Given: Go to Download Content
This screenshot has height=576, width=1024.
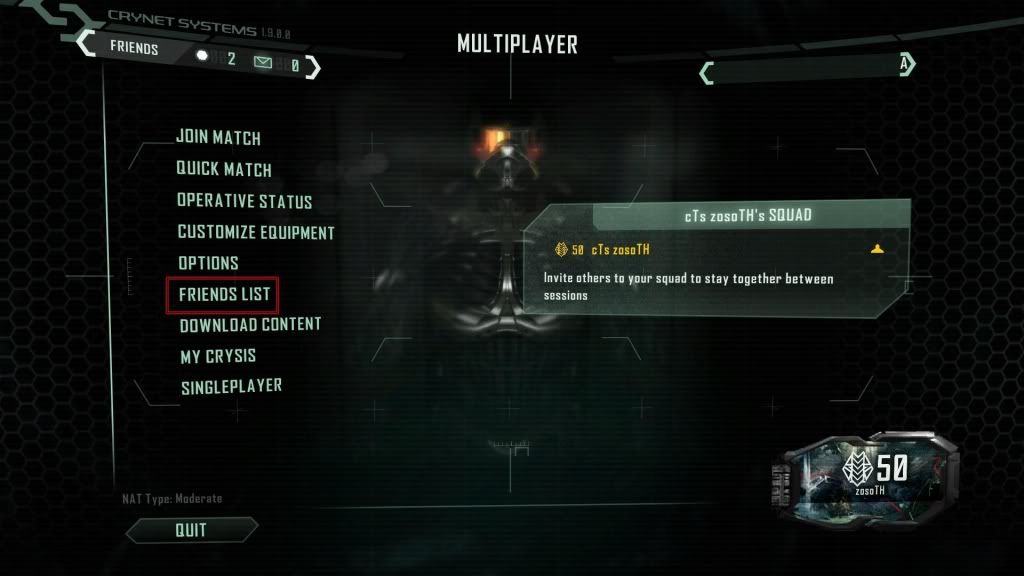Looking at the screenshot, I should tap(250, 325).
